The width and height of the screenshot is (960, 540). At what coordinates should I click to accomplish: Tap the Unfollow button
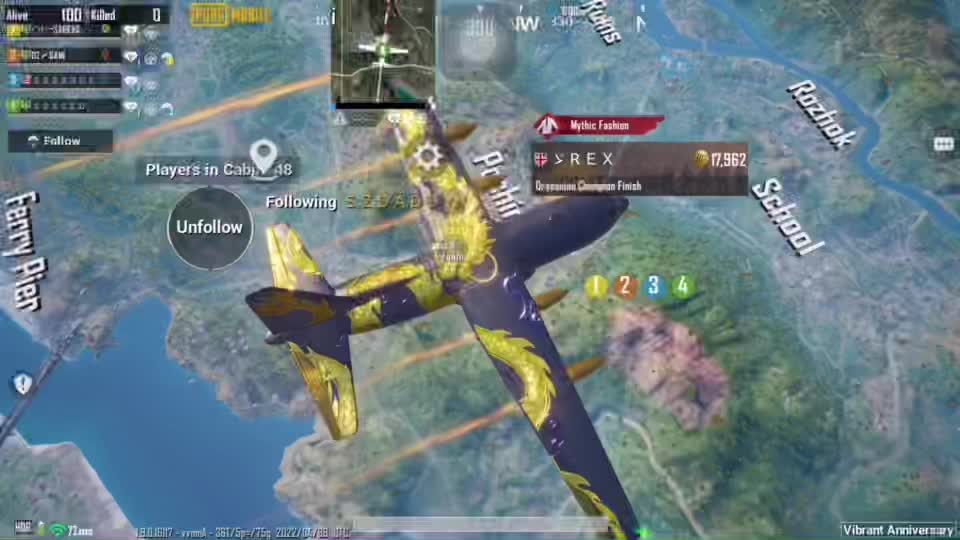(x=210, y=227)
